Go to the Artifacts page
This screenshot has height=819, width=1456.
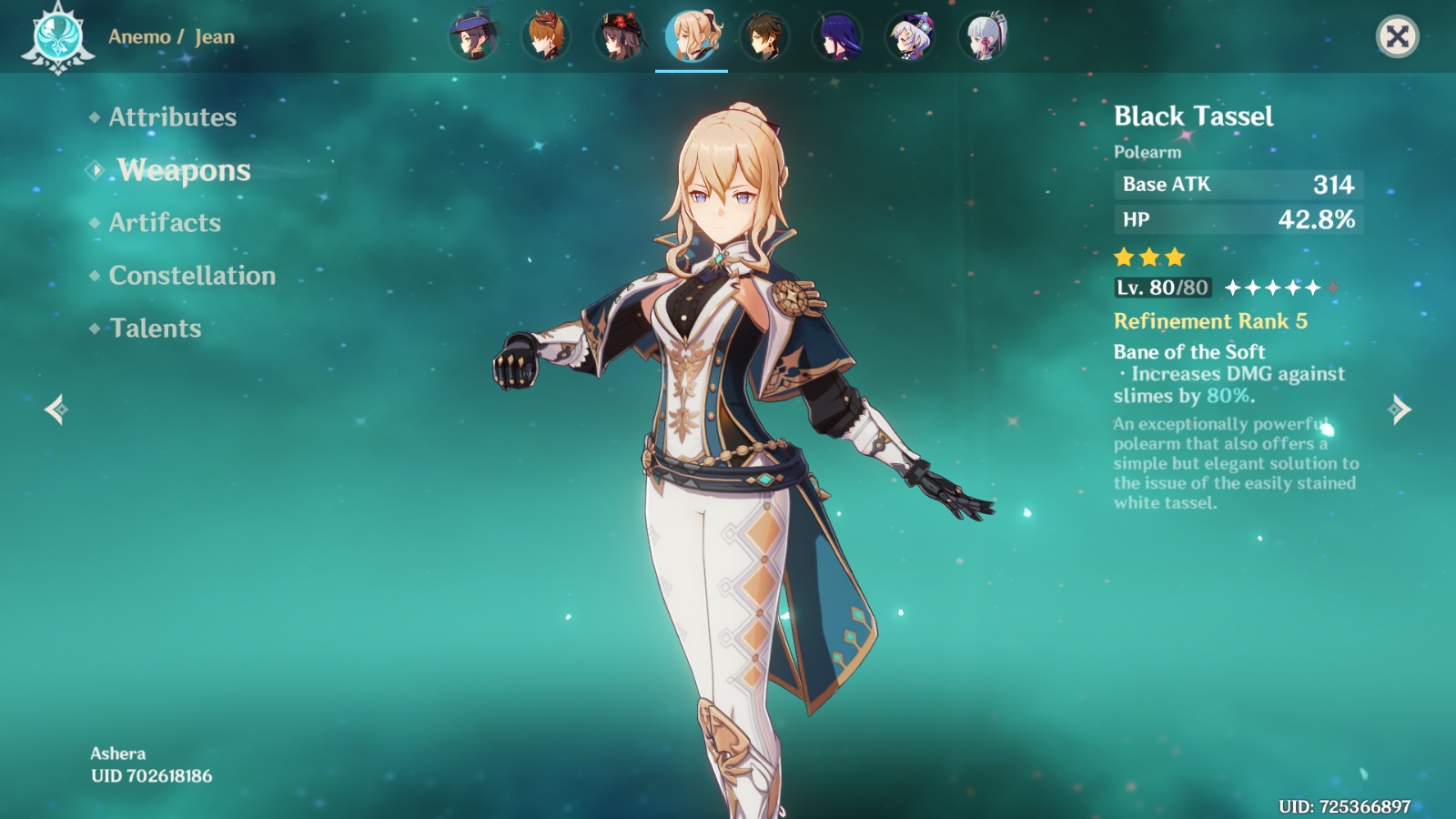165,223
